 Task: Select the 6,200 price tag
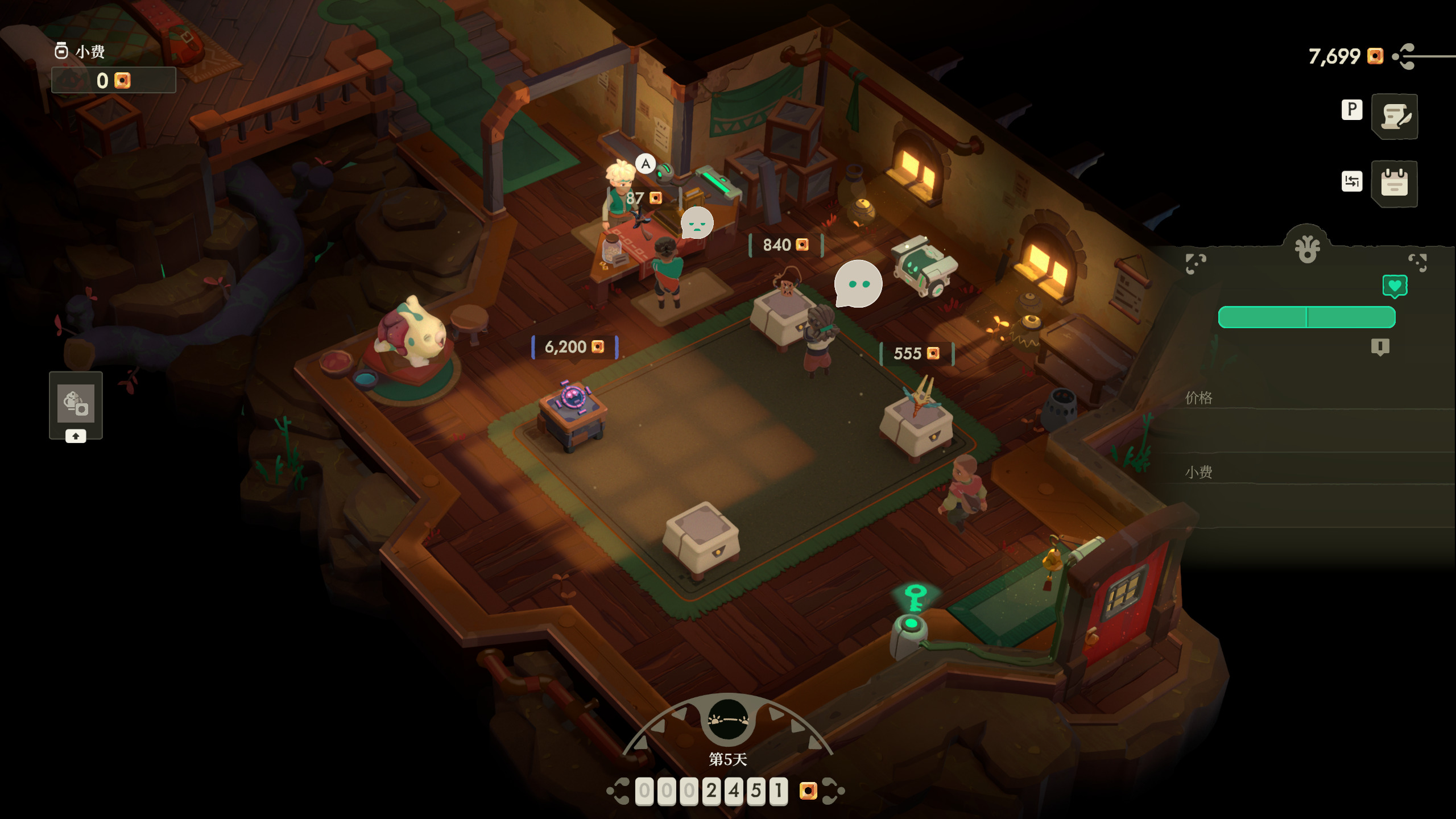tap(574, 347)
